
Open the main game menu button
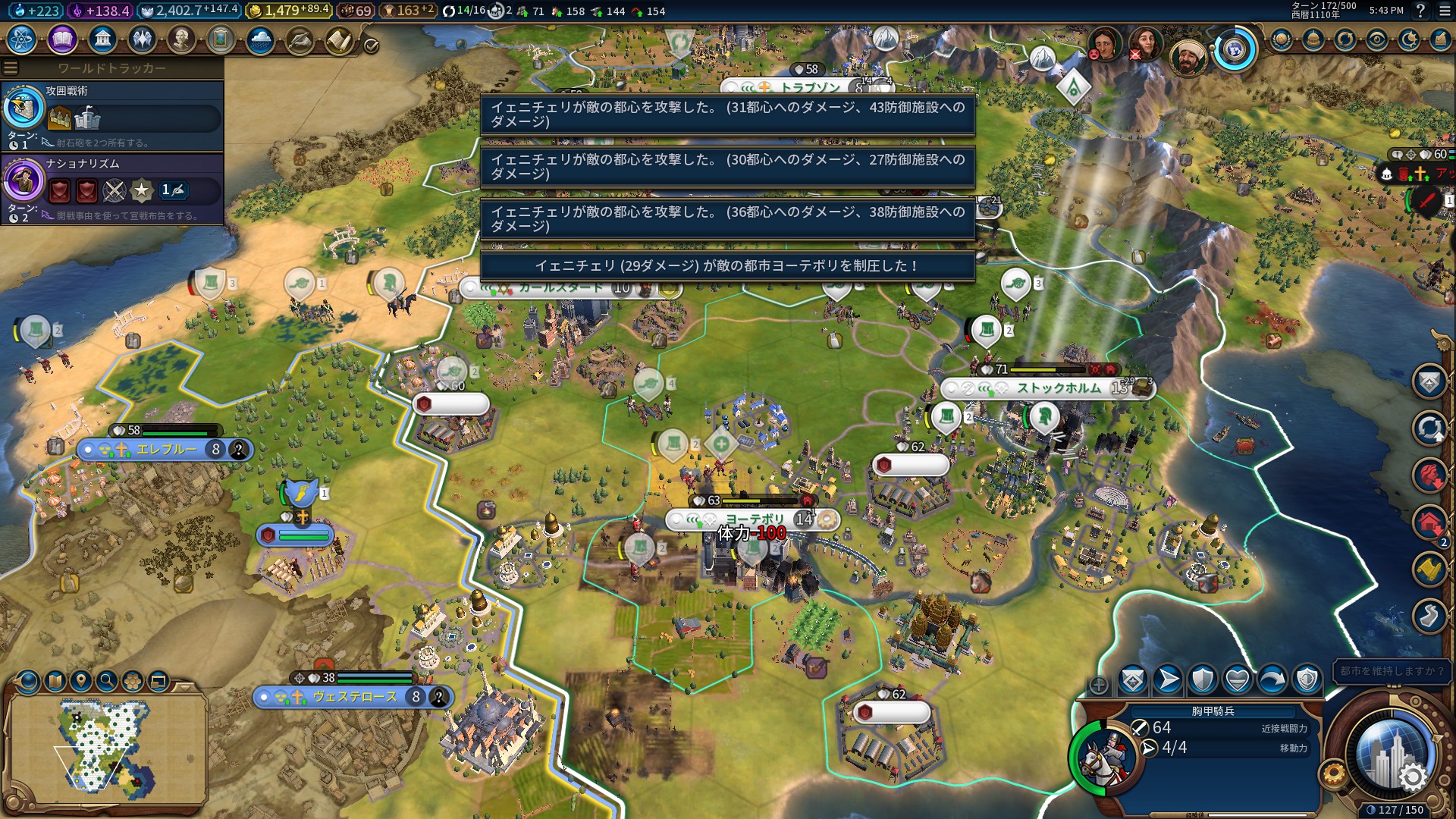1443,11
